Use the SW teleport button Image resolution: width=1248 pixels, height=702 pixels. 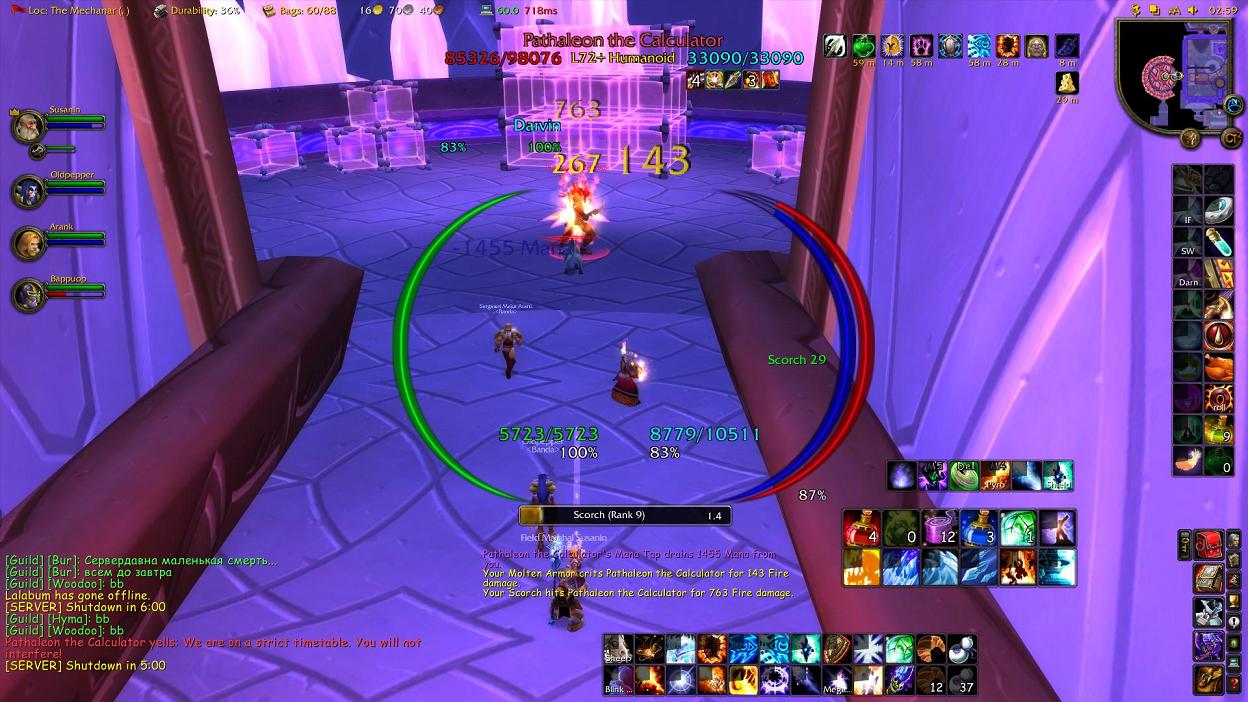tap(1188, 243)
